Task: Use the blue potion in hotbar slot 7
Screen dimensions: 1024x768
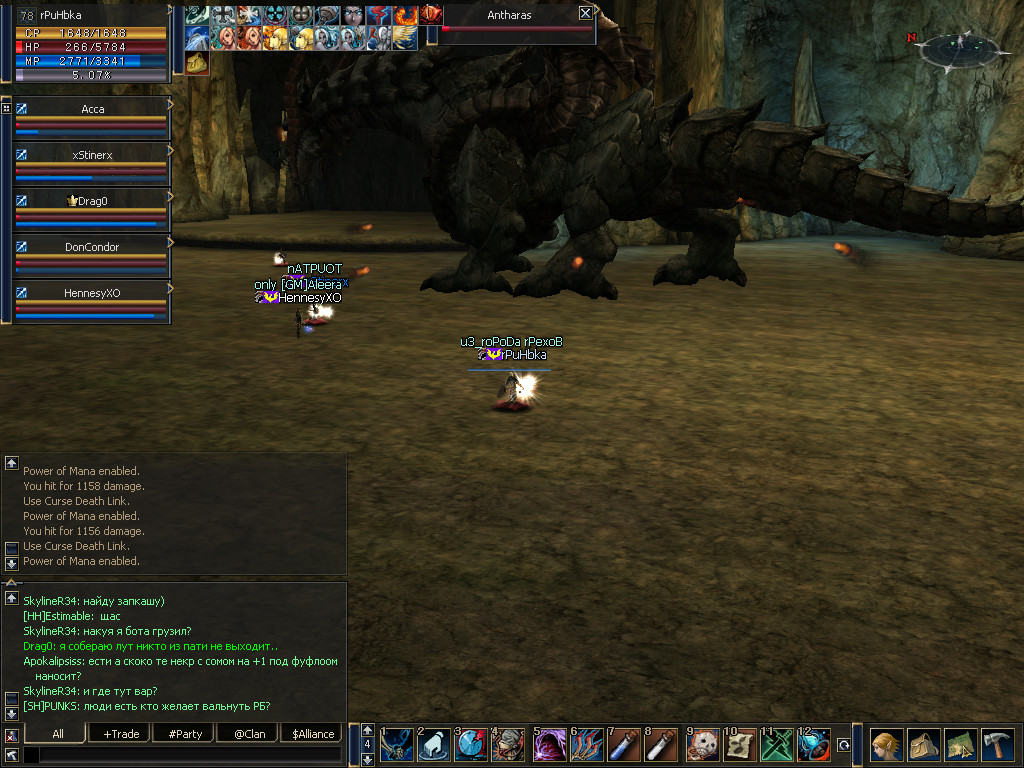Action: click(624, 745)
